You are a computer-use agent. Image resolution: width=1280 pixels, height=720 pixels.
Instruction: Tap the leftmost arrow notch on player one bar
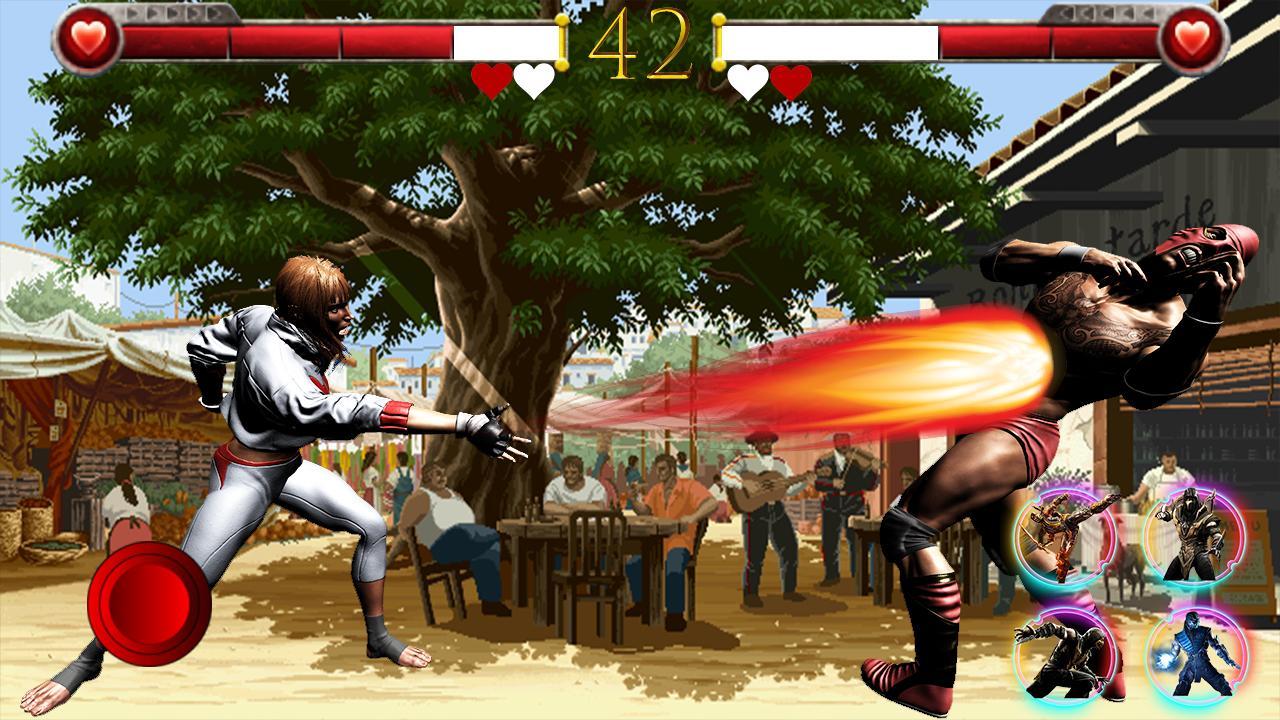click(x=134, y=13)
